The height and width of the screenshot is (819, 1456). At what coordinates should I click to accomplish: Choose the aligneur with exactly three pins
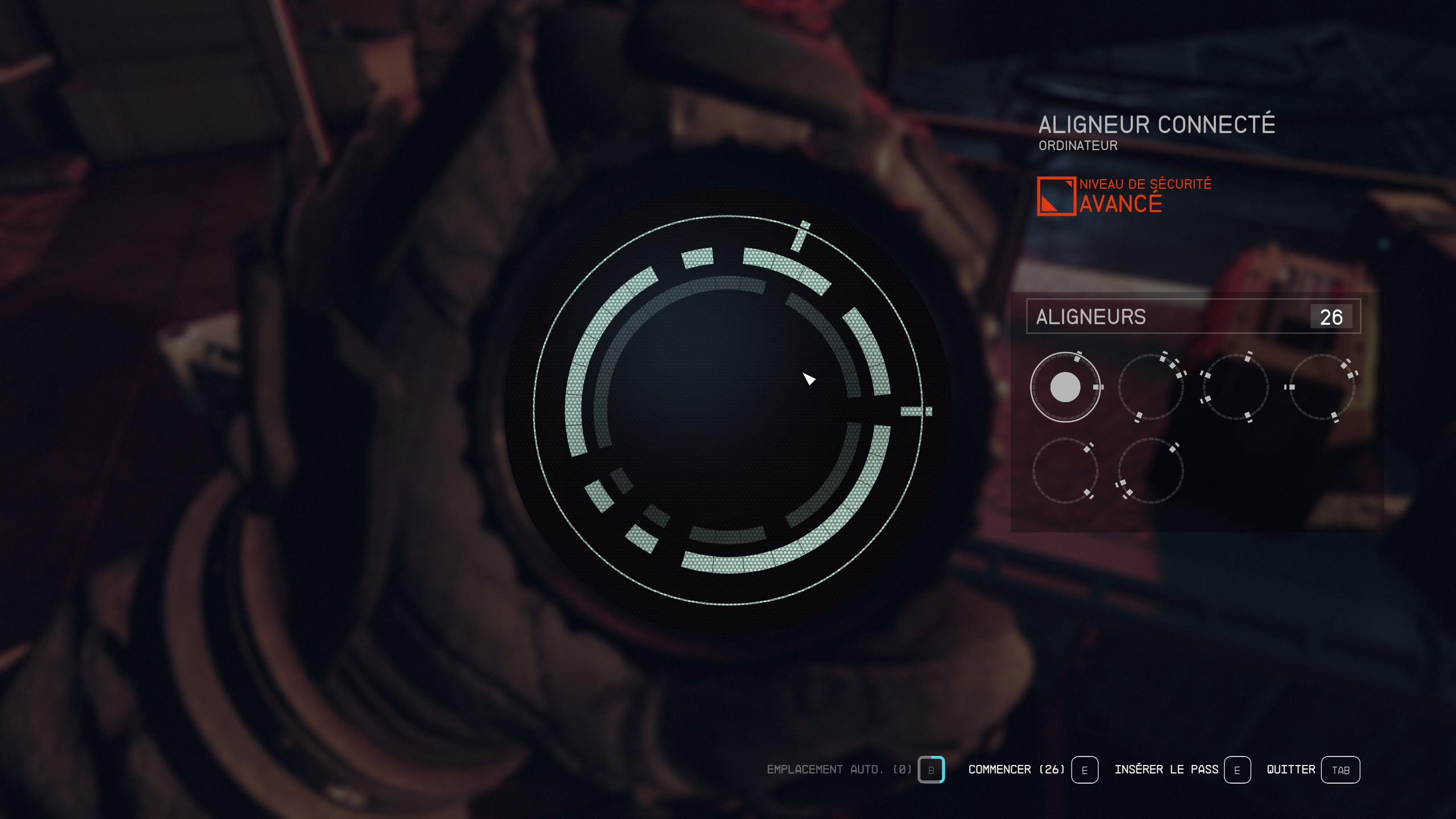click(x=1151, y=471)
